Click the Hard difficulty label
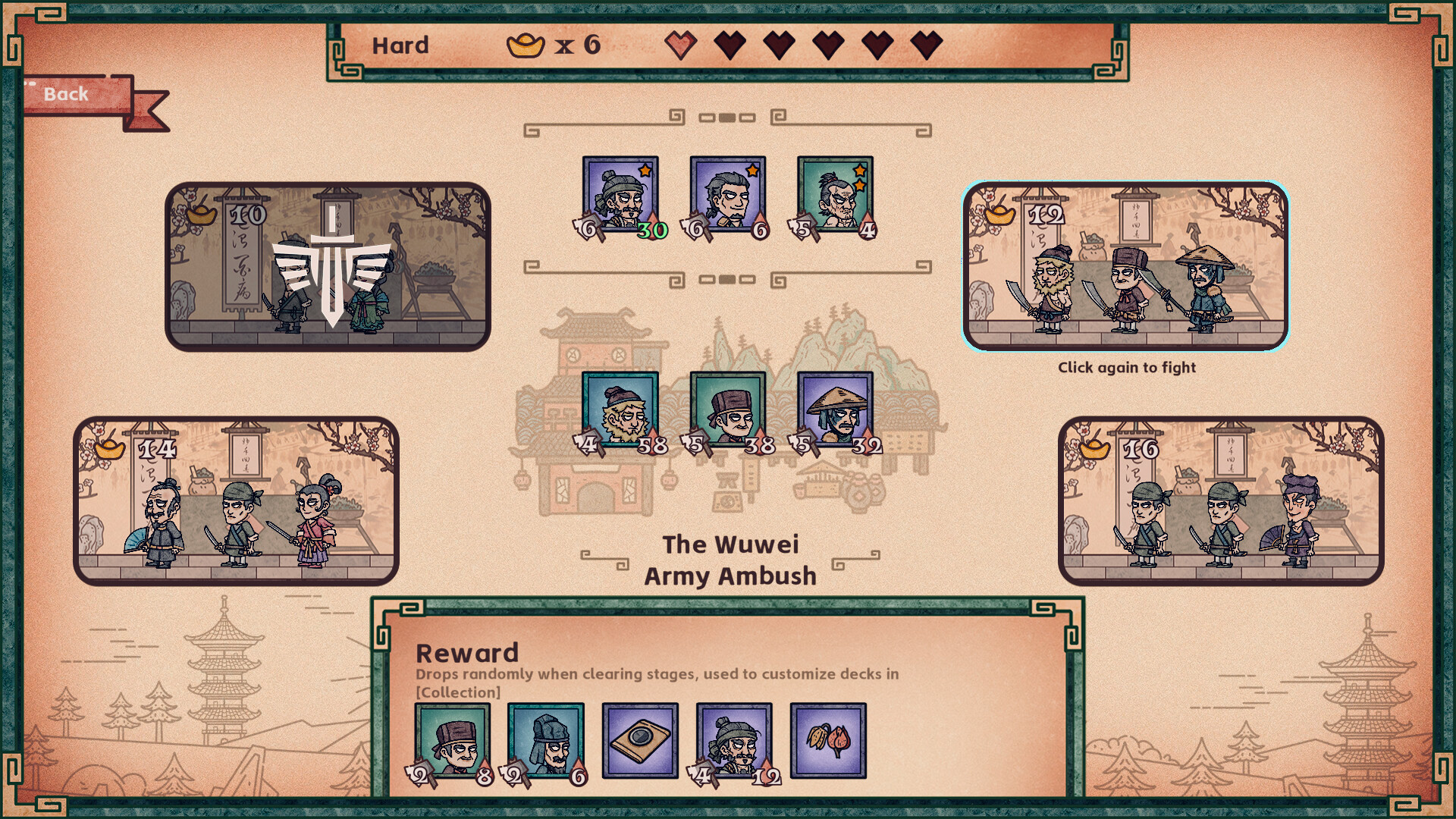 click(400, 45)
